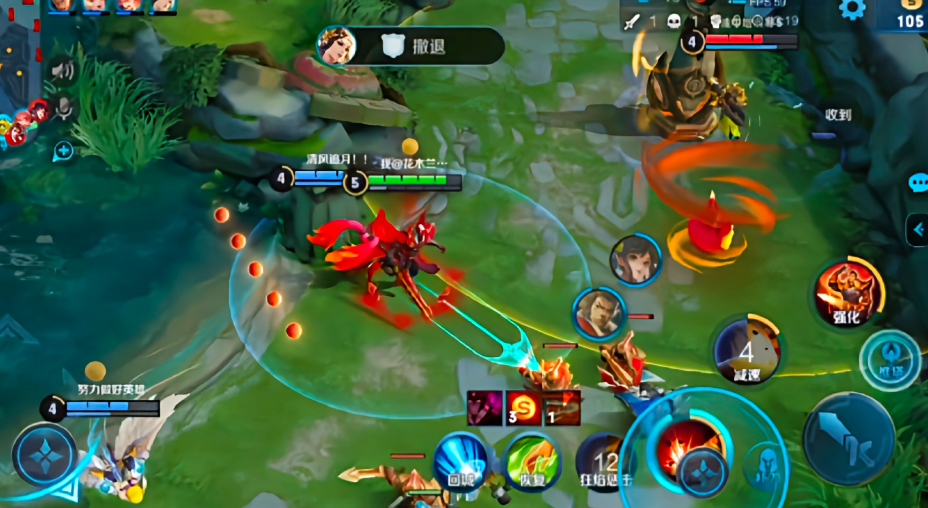The width and height of the screenshot is (928, 508).
Task: Toggle the speaker sound button
Action: pos(62,70)
